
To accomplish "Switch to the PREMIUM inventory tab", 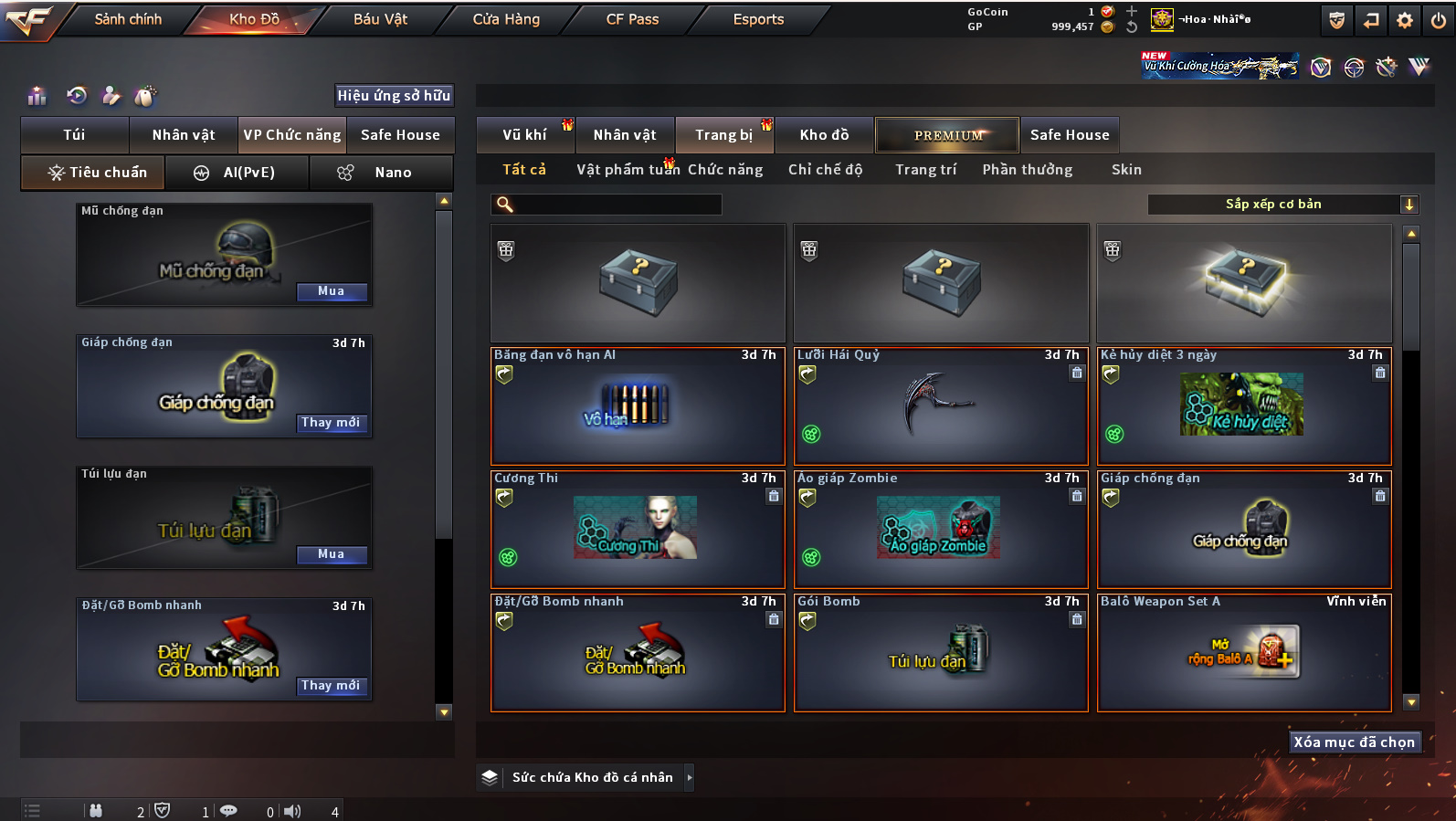I will (947, 135).
